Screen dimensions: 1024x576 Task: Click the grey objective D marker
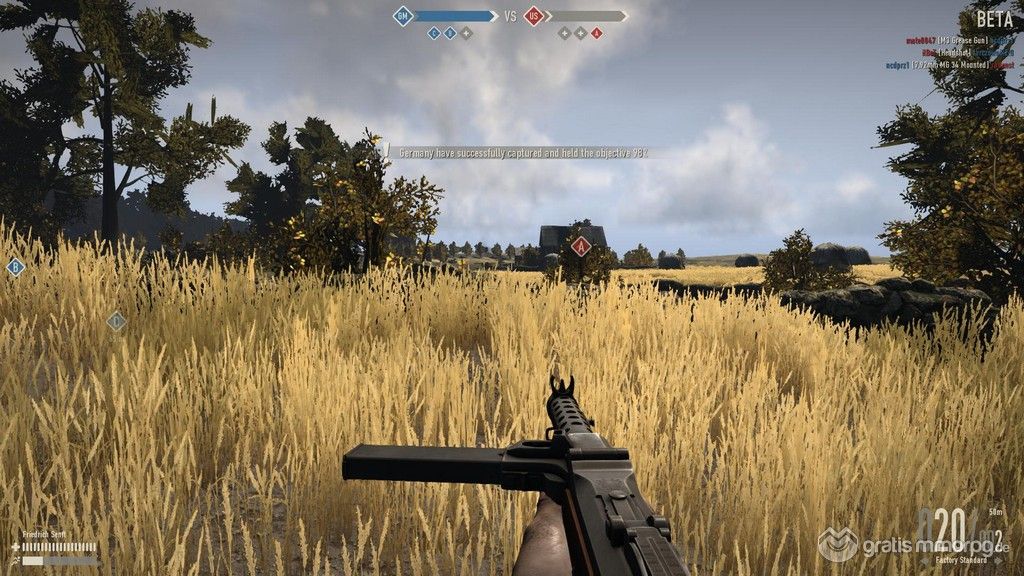coord(116,321)
